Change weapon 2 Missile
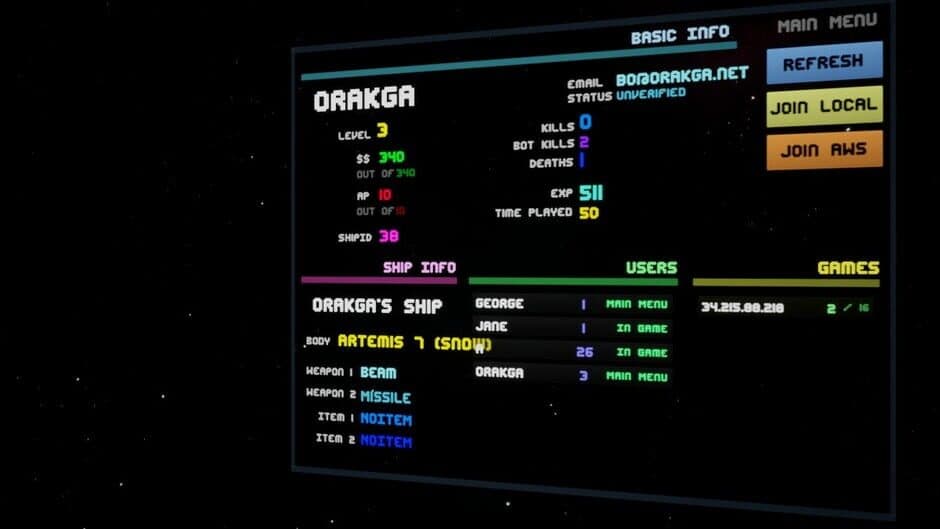Screen dimensions: 940x529 coord(385,397)
